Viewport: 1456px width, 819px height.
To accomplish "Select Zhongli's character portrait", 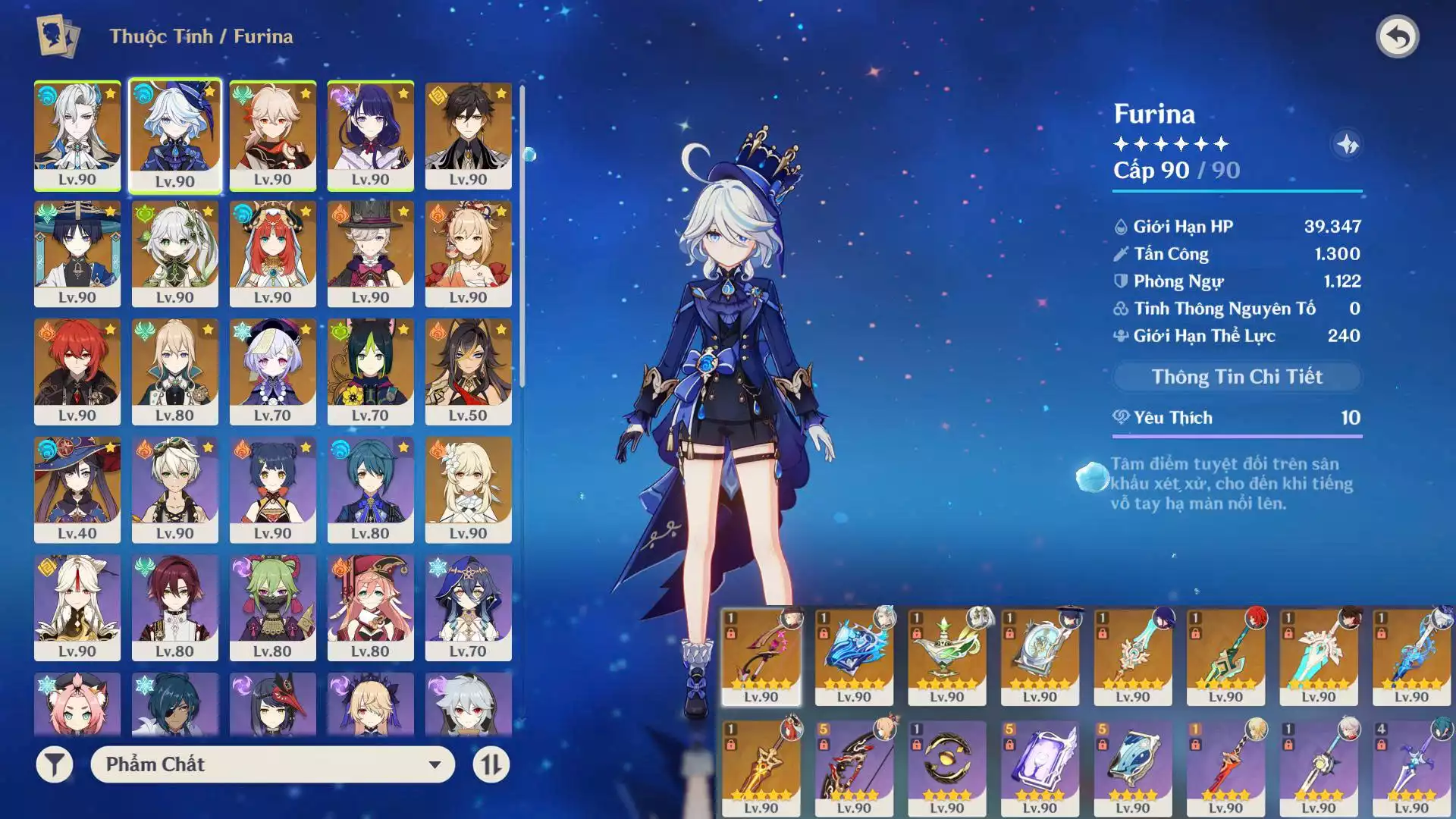I will point(468,135).
